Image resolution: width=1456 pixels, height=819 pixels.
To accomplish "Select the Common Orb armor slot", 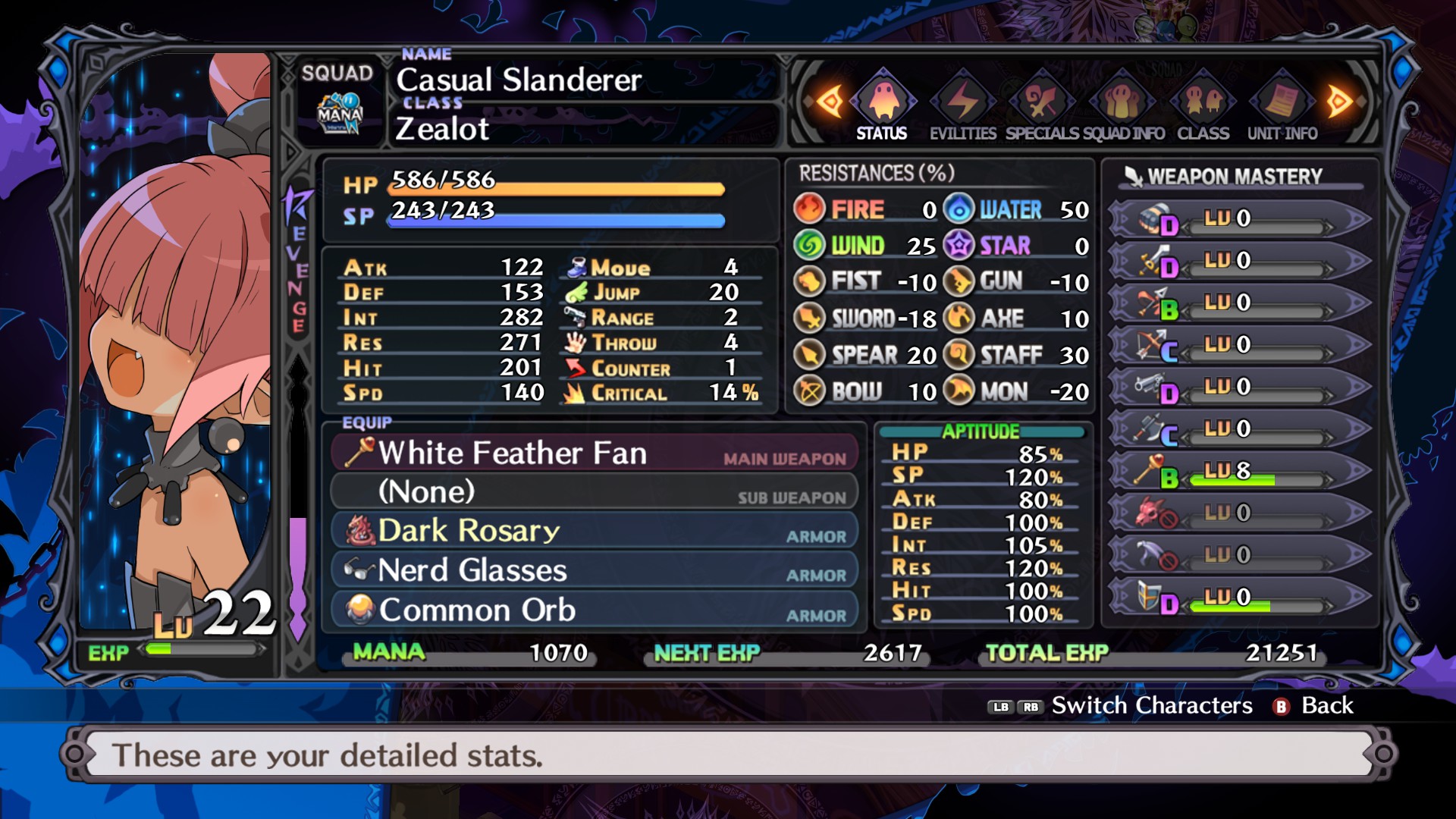I will [595, 610].
